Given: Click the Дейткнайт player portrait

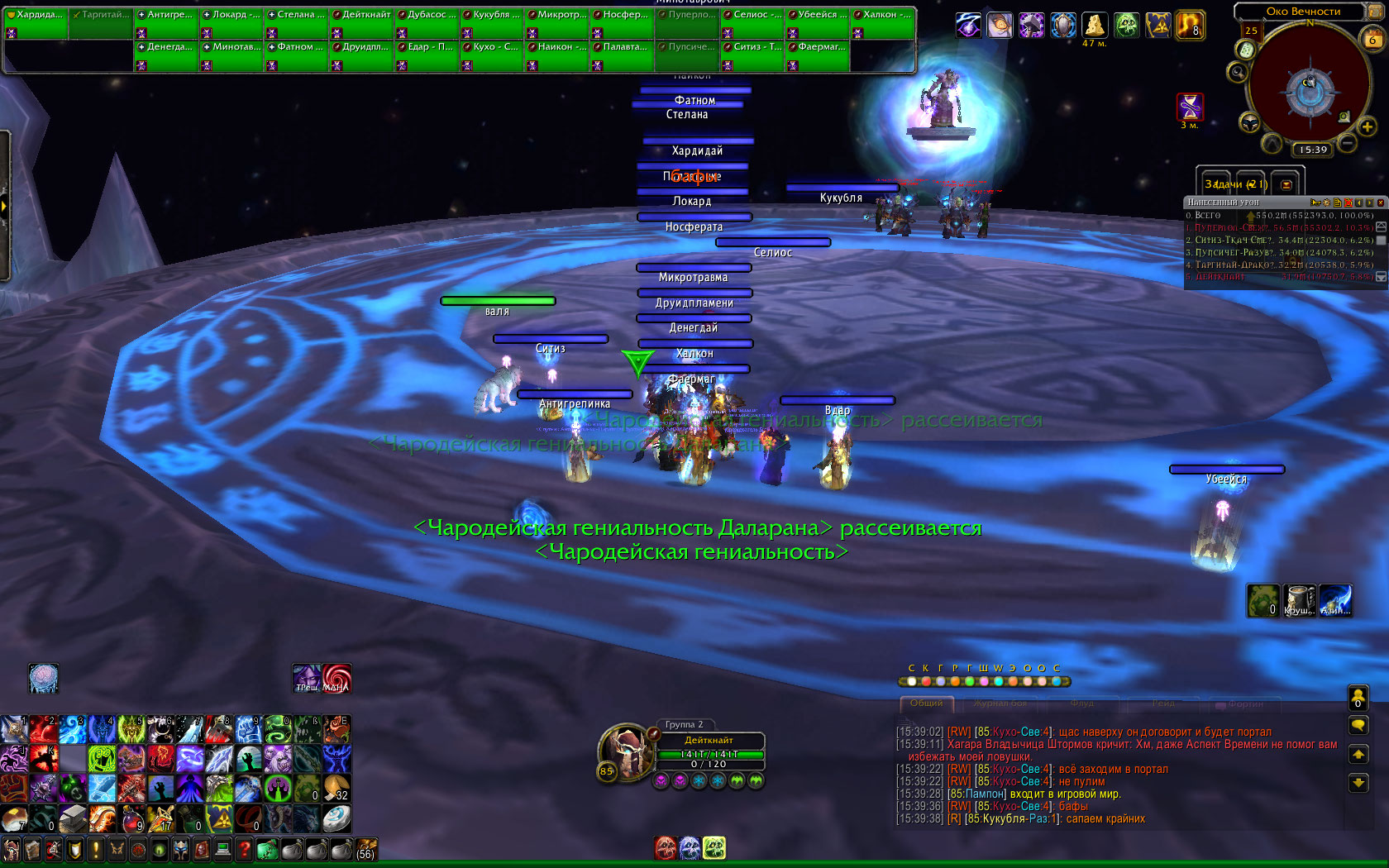Looking at the screenshot, I should [627, 750].
